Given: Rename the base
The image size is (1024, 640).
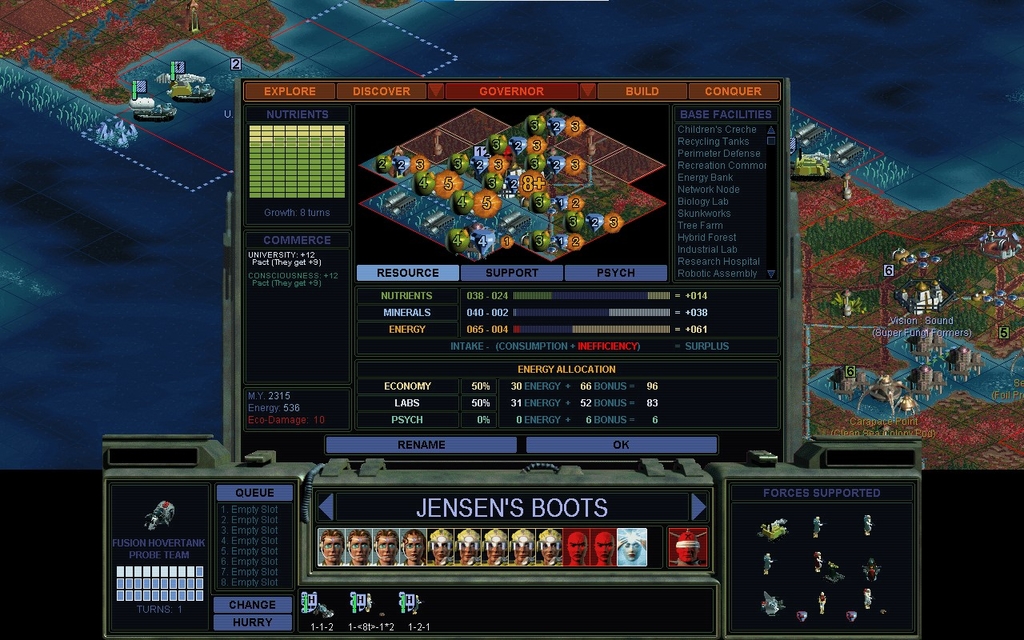Looking at the screenshot, I should pos(422,445).
